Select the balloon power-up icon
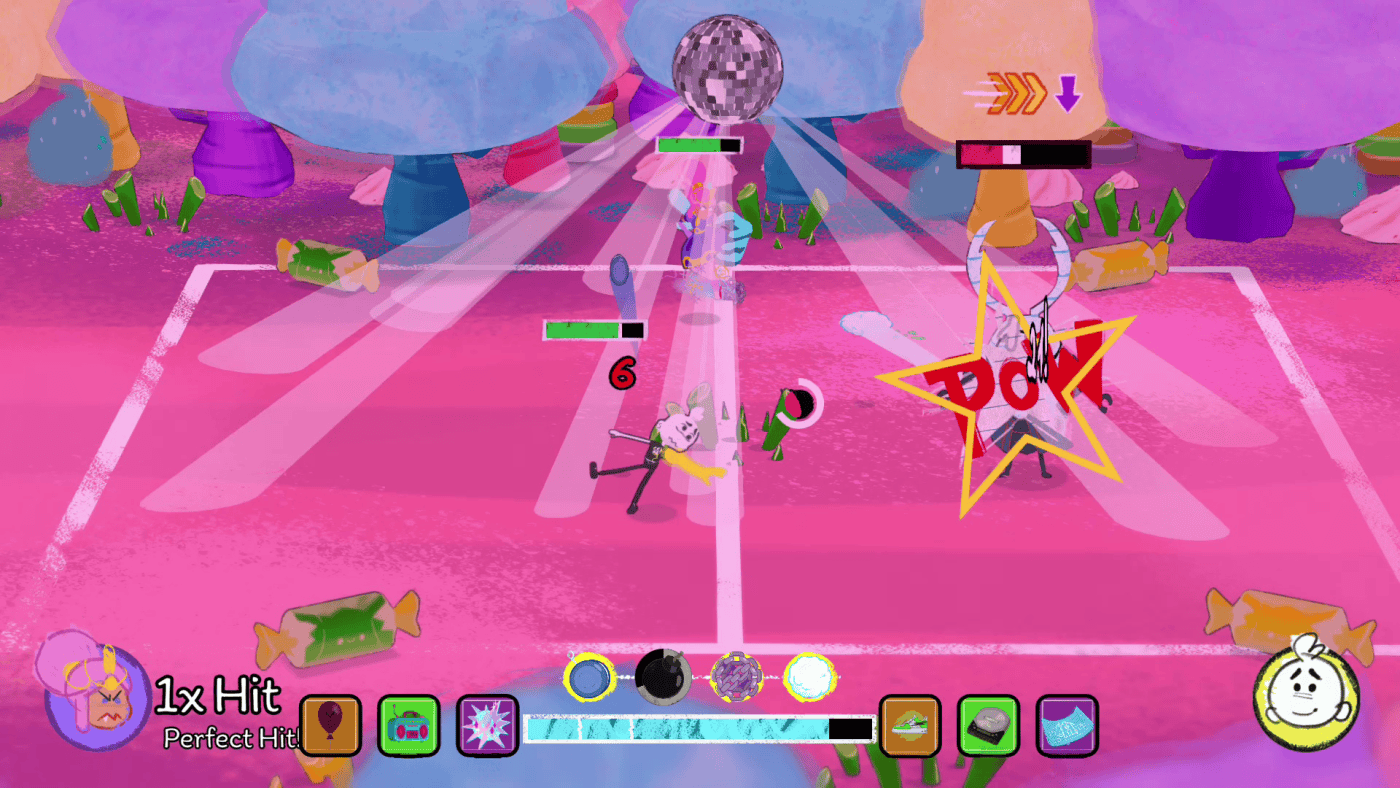Image resolution: width=1400 pixels, height=788 pixels. [x=330, y=727]
